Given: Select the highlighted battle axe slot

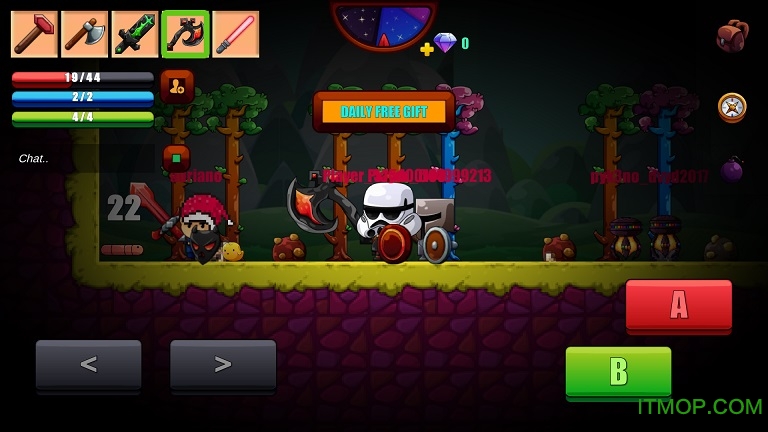Looking at the screenshot, I should coord(185,34).
